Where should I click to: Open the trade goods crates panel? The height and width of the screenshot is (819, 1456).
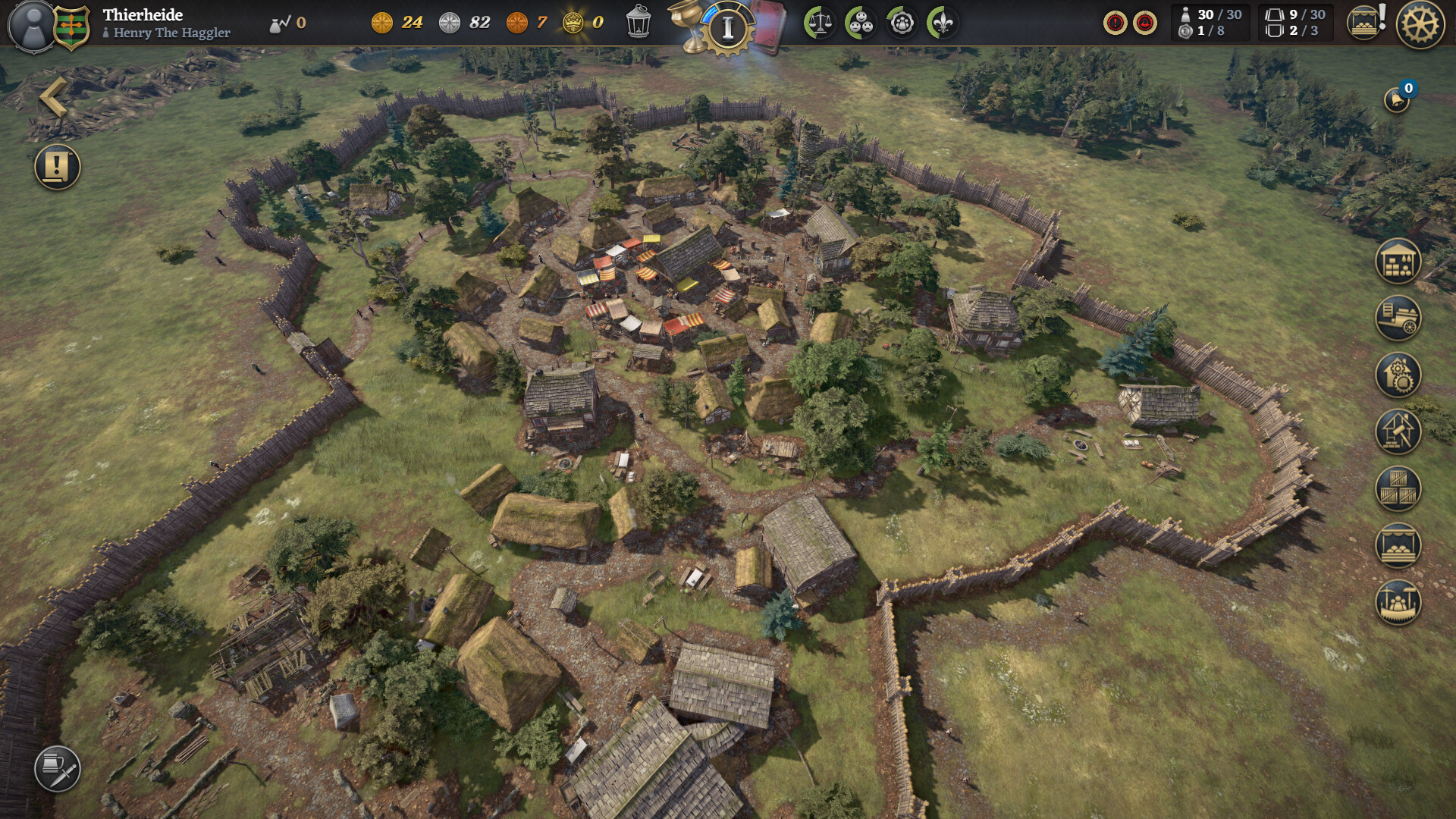pos(1398,489)
